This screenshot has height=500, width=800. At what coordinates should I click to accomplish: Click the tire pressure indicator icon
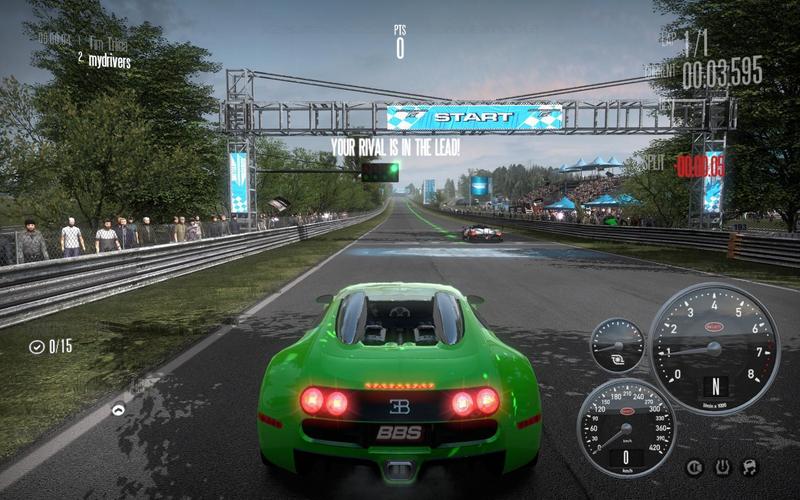pos(722,467)
